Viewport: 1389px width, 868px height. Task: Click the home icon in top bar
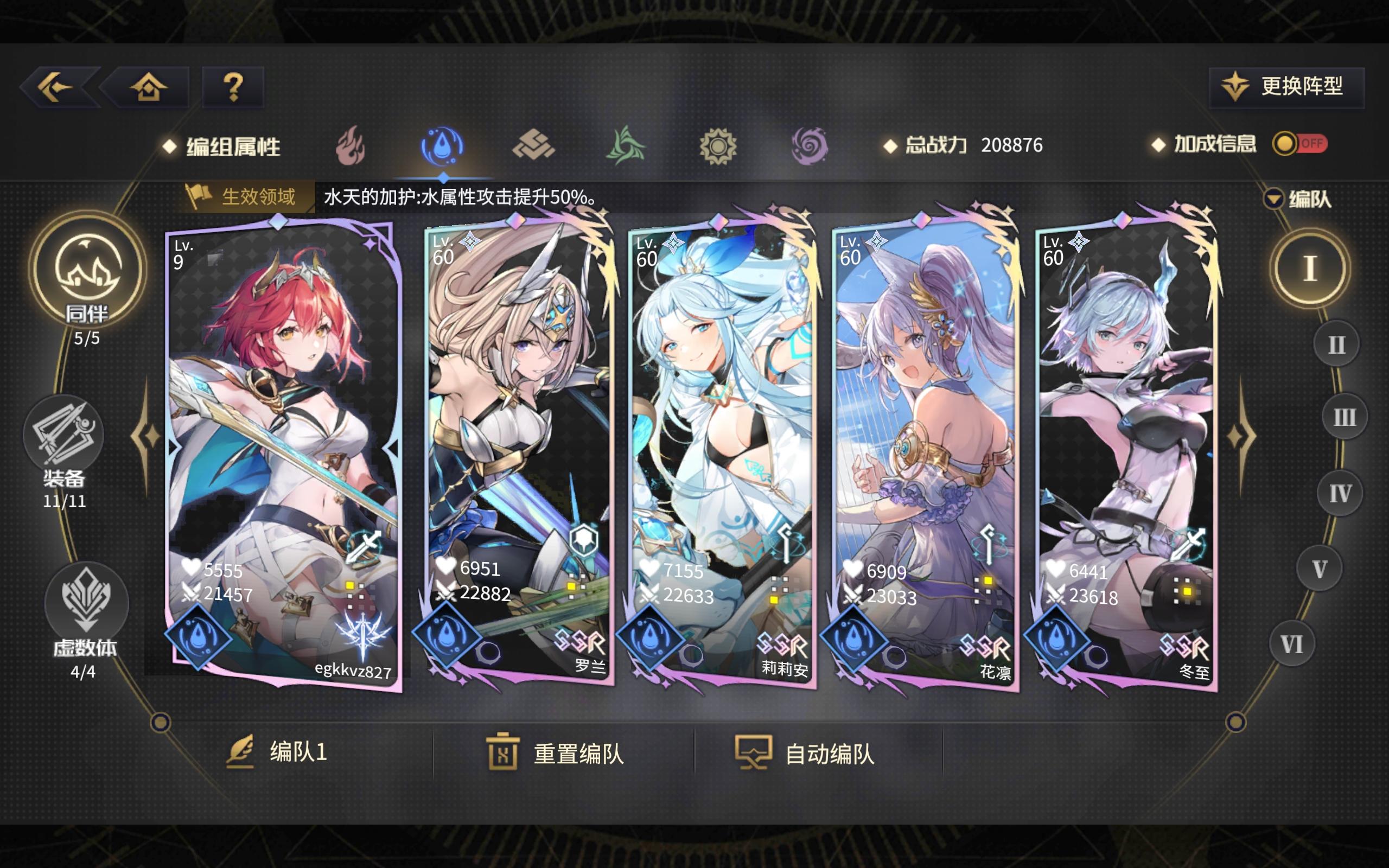[x=148, y=87]
